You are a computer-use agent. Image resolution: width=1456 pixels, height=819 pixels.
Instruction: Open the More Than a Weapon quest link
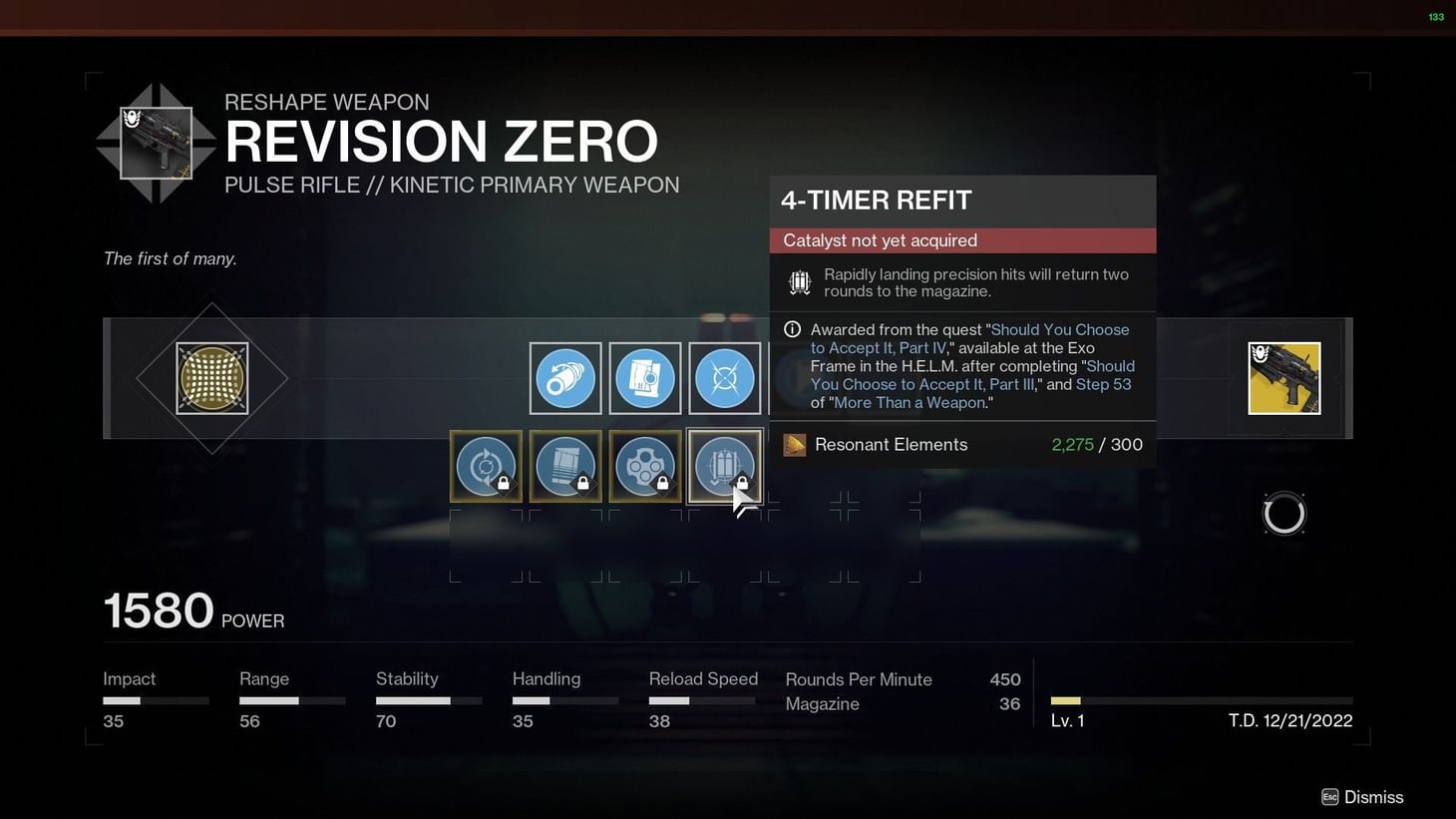tap(909, 402)
